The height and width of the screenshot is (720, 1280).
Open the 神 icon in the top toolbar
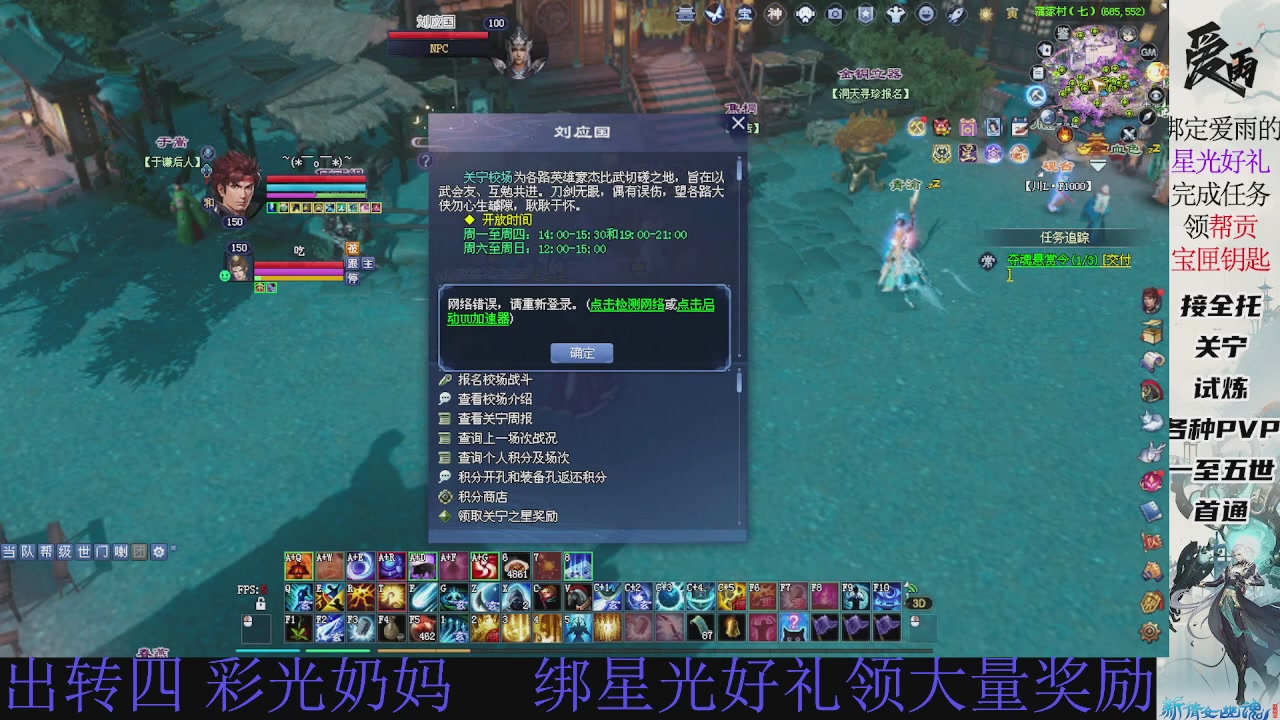coord(773,13)
